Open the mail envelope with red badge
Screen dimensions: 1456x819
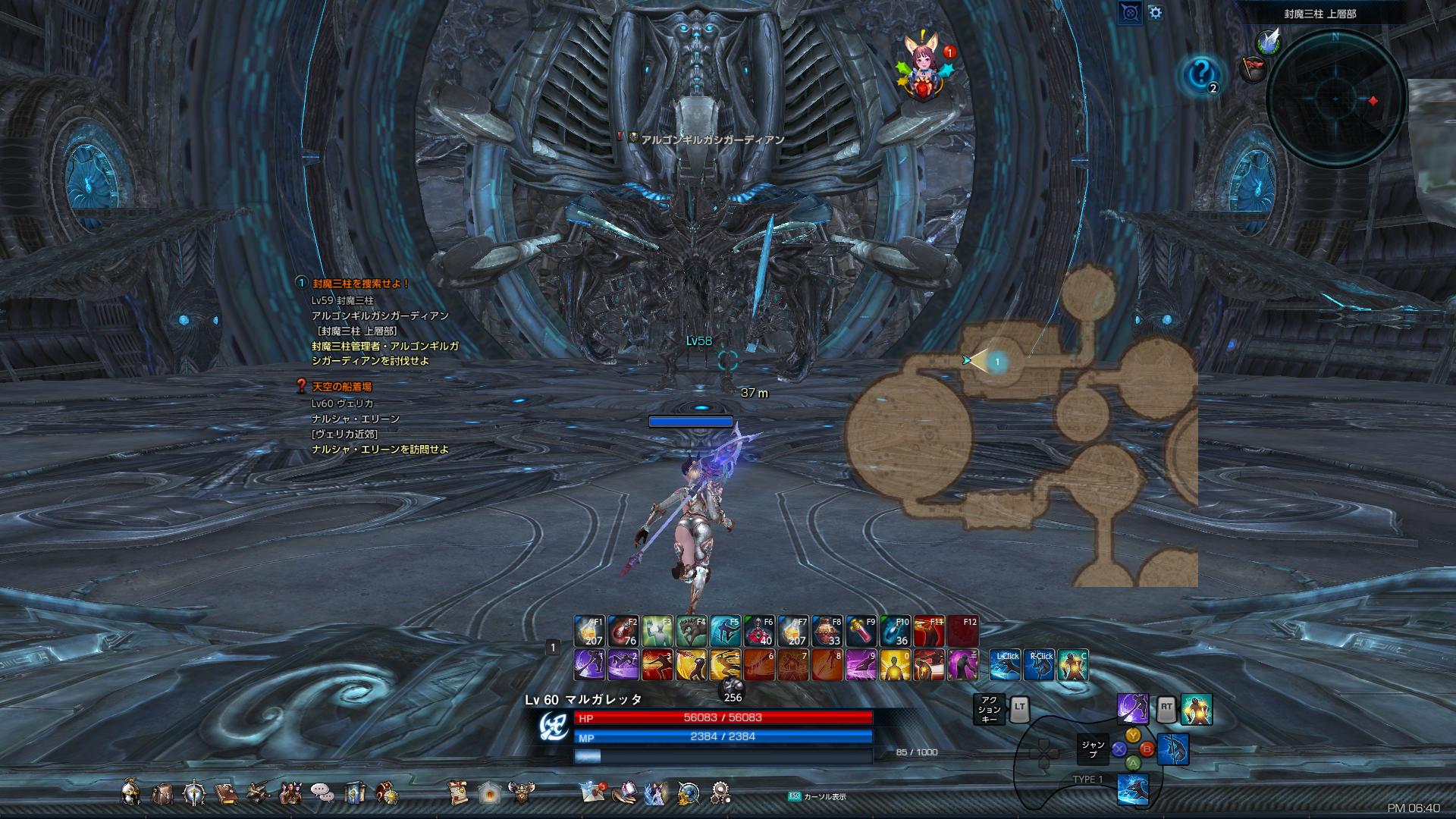pyautogui.click(x=591, y=792)
